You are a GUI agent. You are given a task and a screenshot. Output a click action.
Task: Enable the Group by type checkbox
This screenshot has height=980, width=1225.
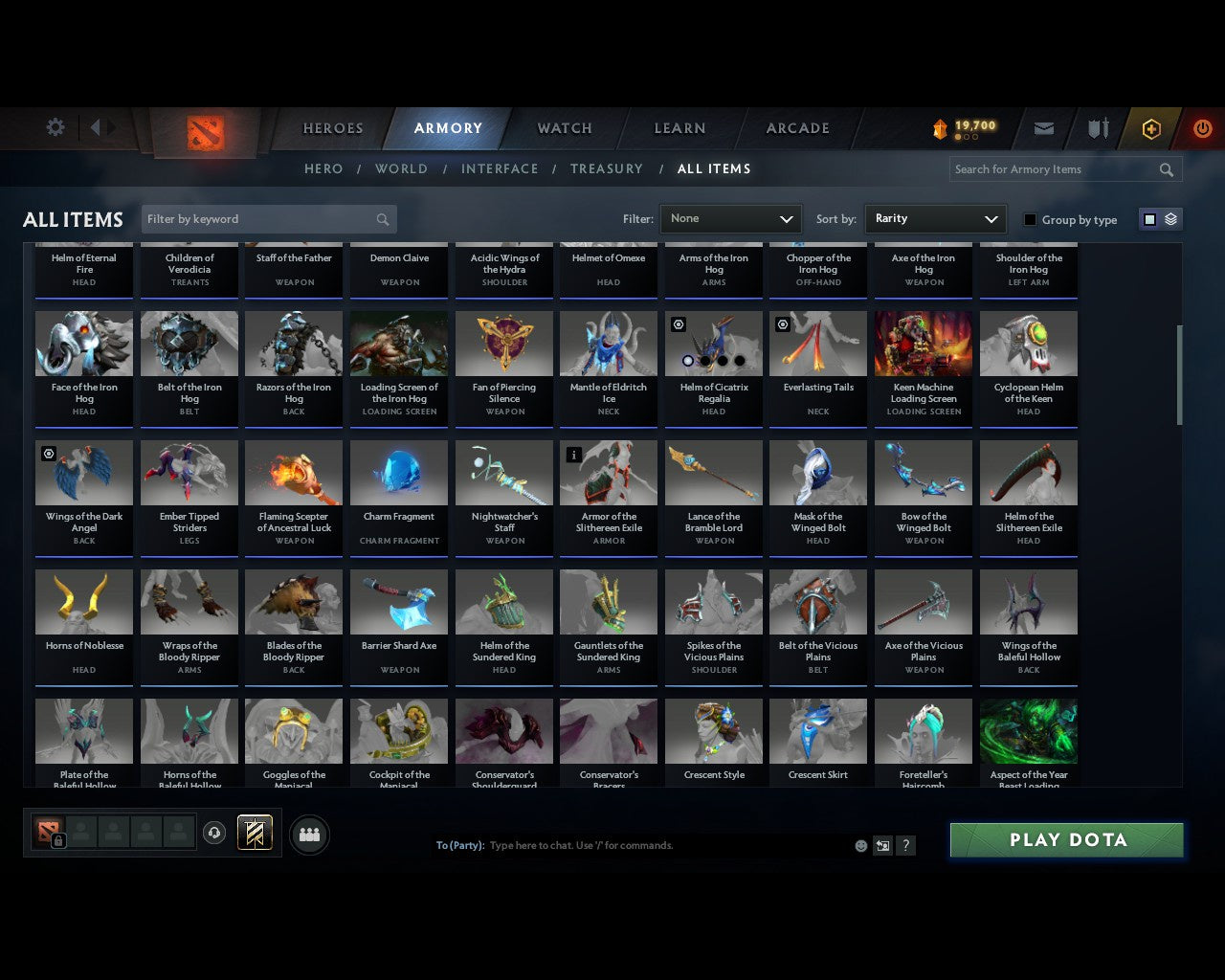coord(1030,219)
